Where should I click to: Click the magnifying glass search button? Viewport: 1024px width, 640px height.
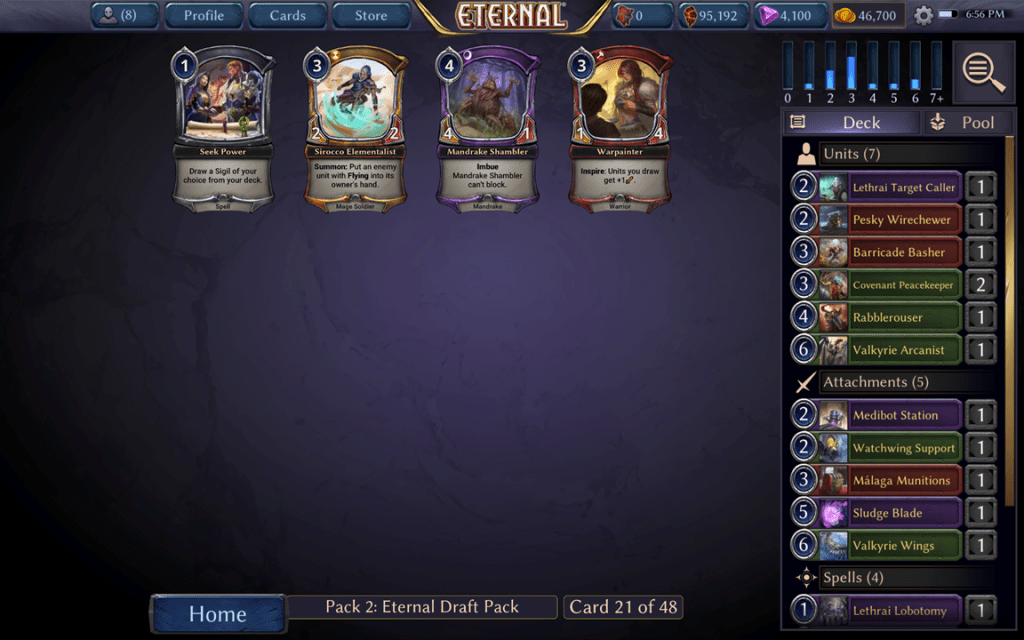coord(984,71)
